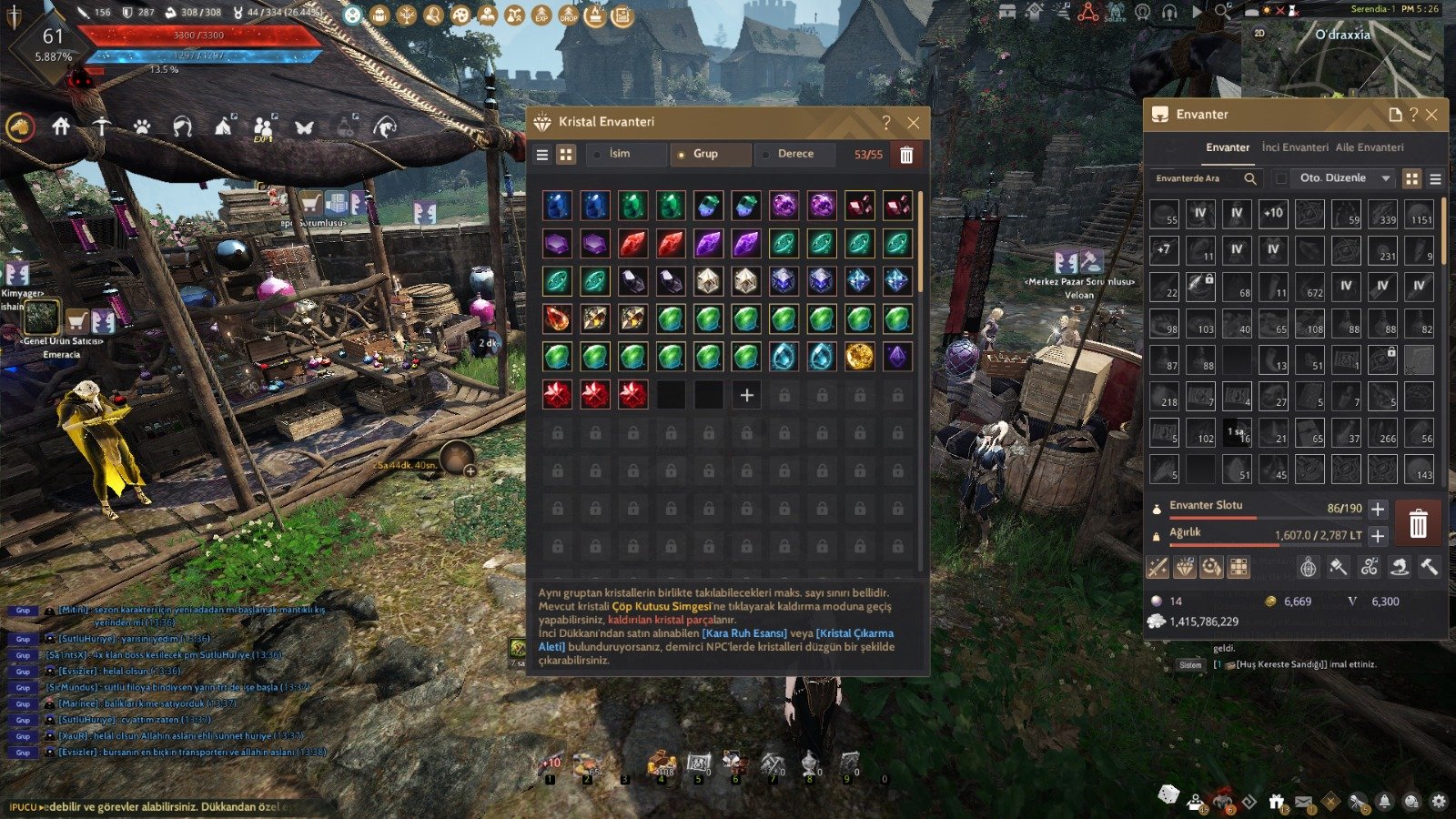The image size is (1456, 819).
Task: Expand Envanter Slotu with the plus button
Action: click(1378, 509)
